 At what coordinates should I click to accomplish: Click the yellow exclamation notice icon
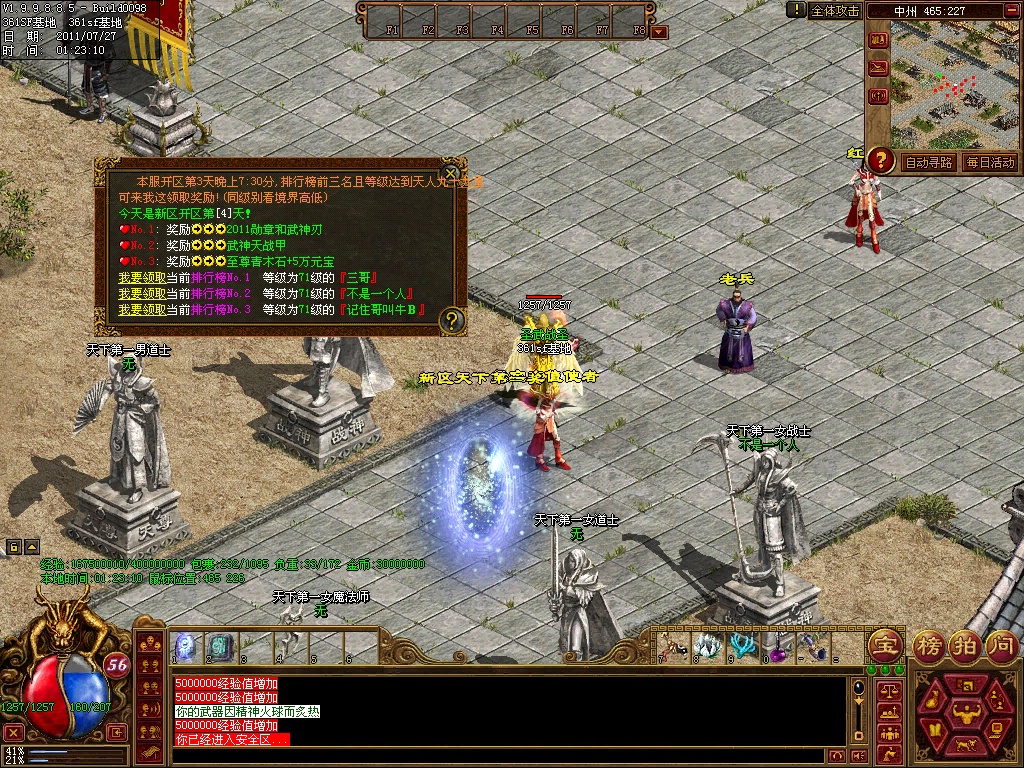point(796,10)
